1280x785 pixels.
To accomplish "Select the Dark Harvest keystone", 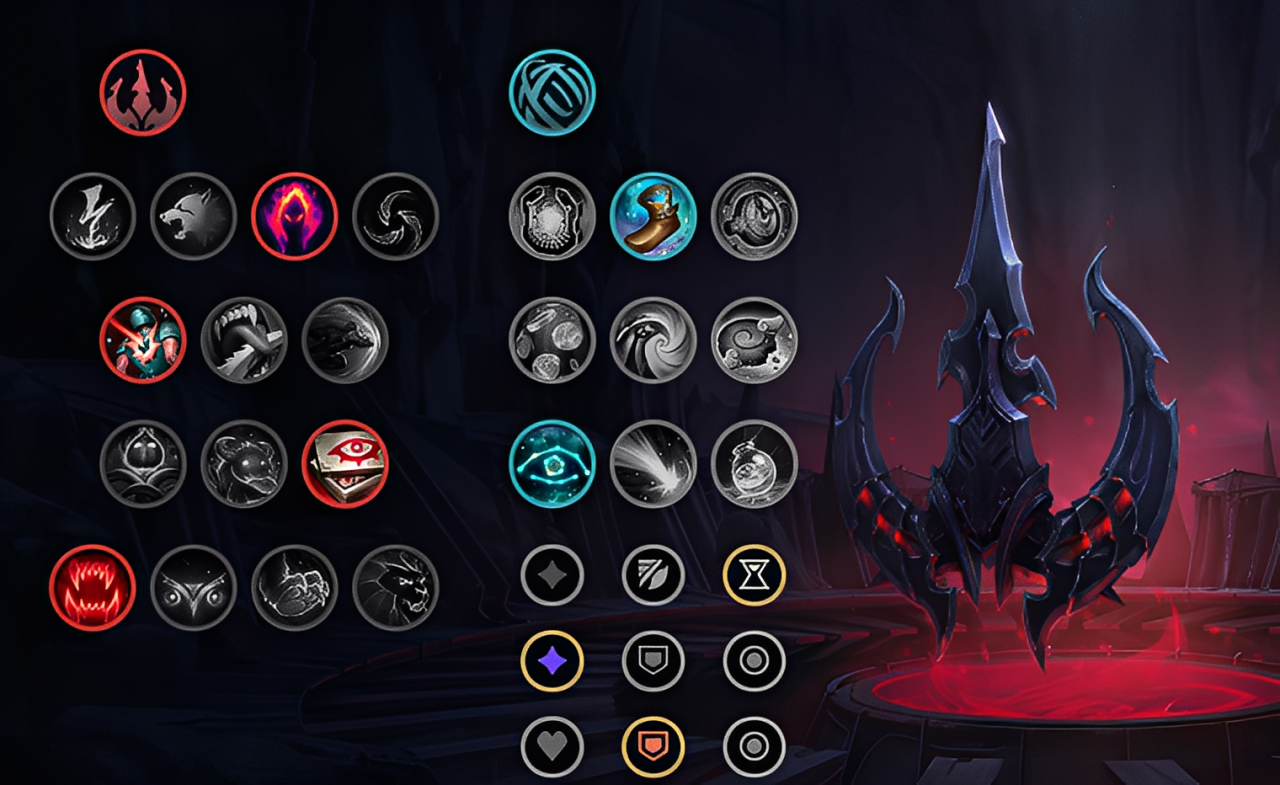I will click(293, 217).
